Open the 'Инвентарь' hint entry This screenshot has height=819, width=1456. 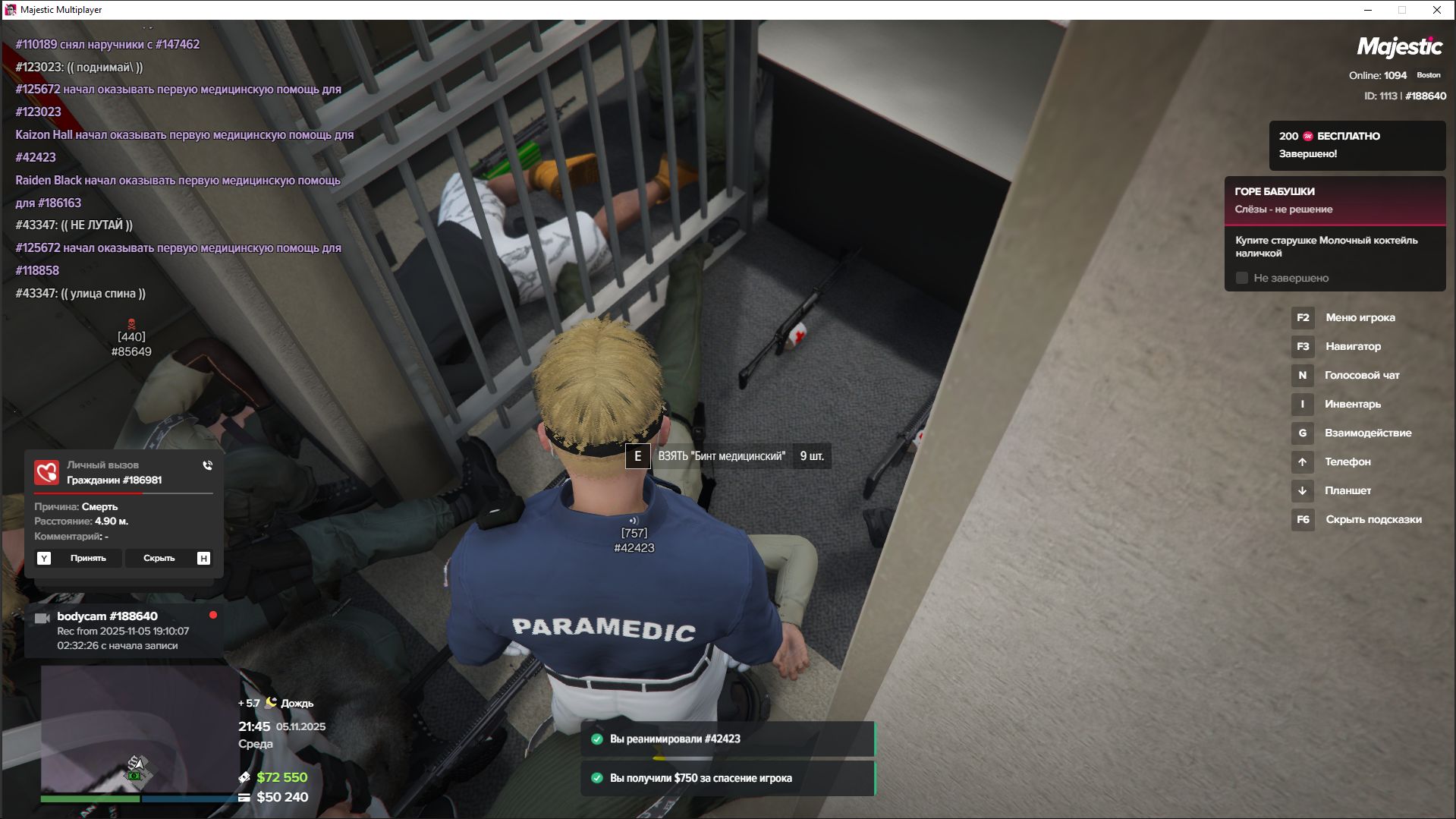point(1352,405)
